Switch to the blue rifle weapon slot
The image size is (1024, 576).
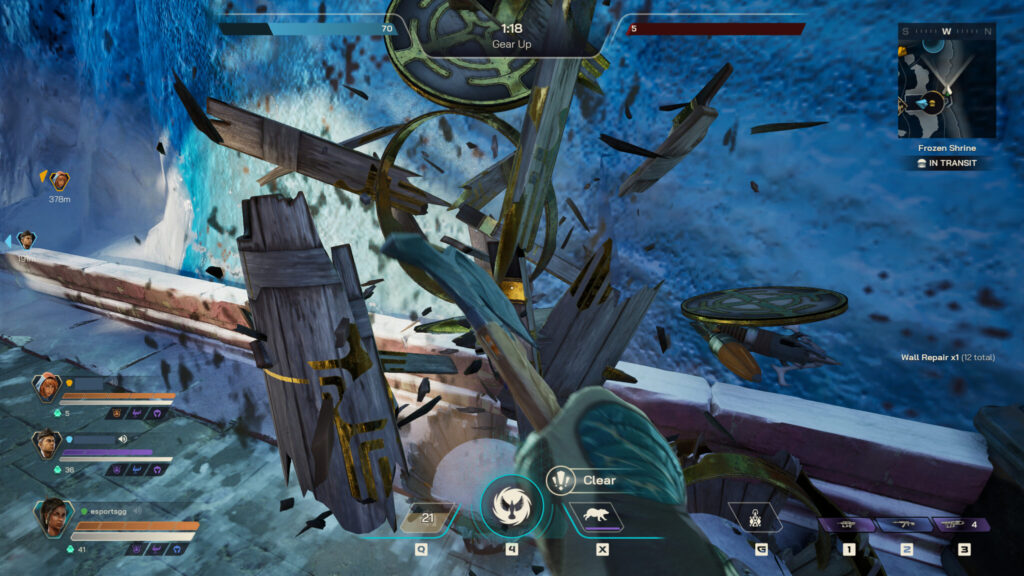[906, 523]
